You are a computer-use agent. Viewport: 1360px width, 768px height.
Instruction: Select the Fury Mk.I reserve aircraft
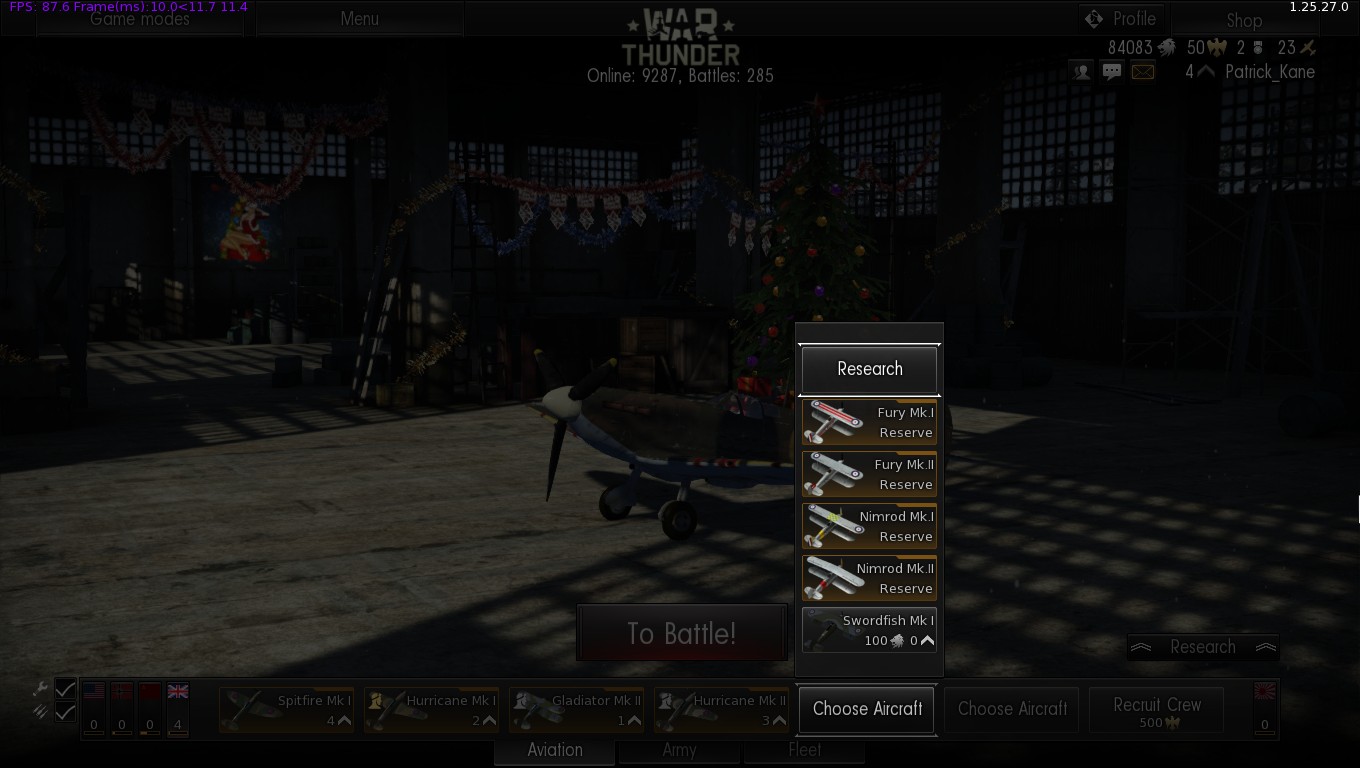[869, 422]
